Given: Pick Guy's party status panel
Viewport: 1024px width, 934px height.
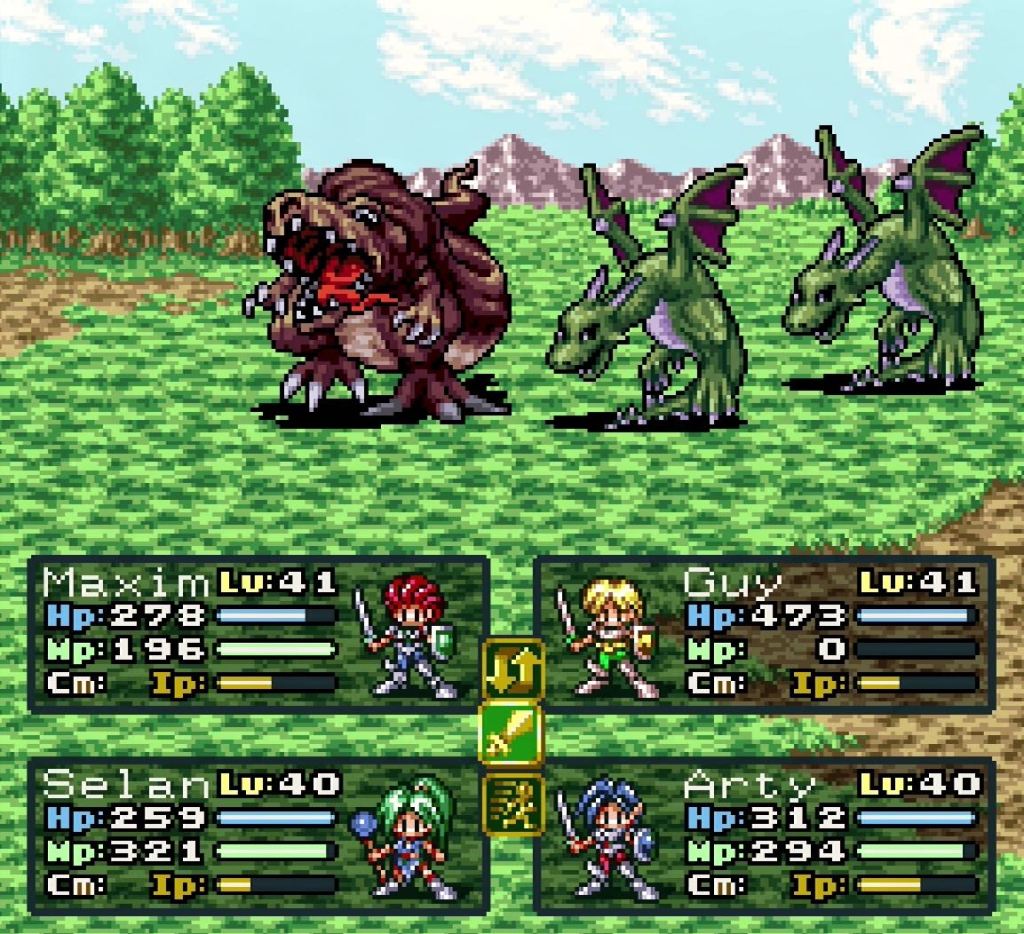Looking at the screenshot, I should click(x=765, y=634).
